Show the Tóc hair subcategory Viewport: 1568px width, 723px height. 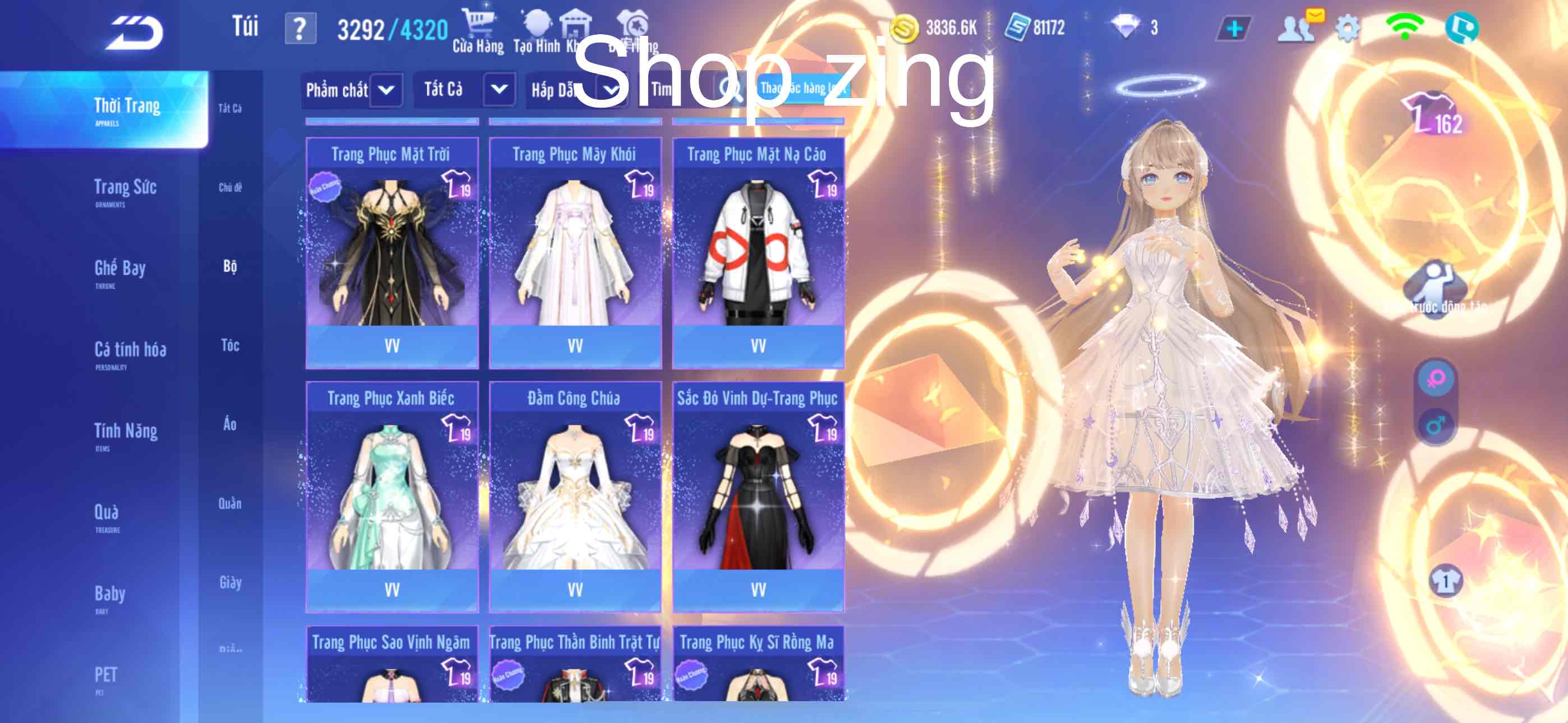(230, 346)
